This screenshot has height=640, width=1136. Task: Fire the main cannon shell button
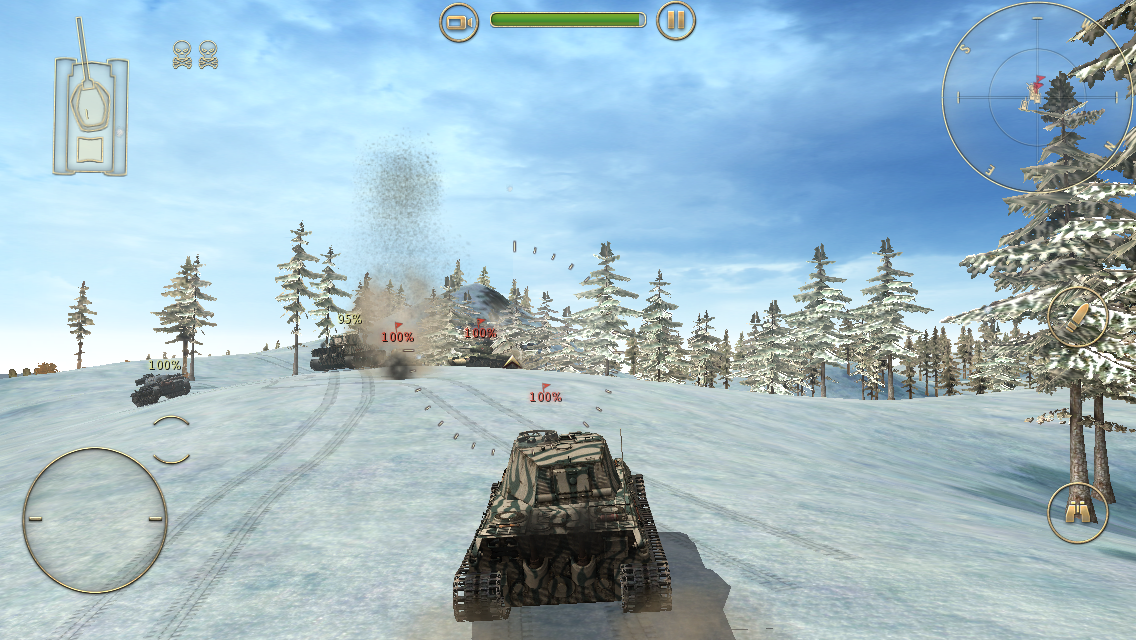point(1077,316)
